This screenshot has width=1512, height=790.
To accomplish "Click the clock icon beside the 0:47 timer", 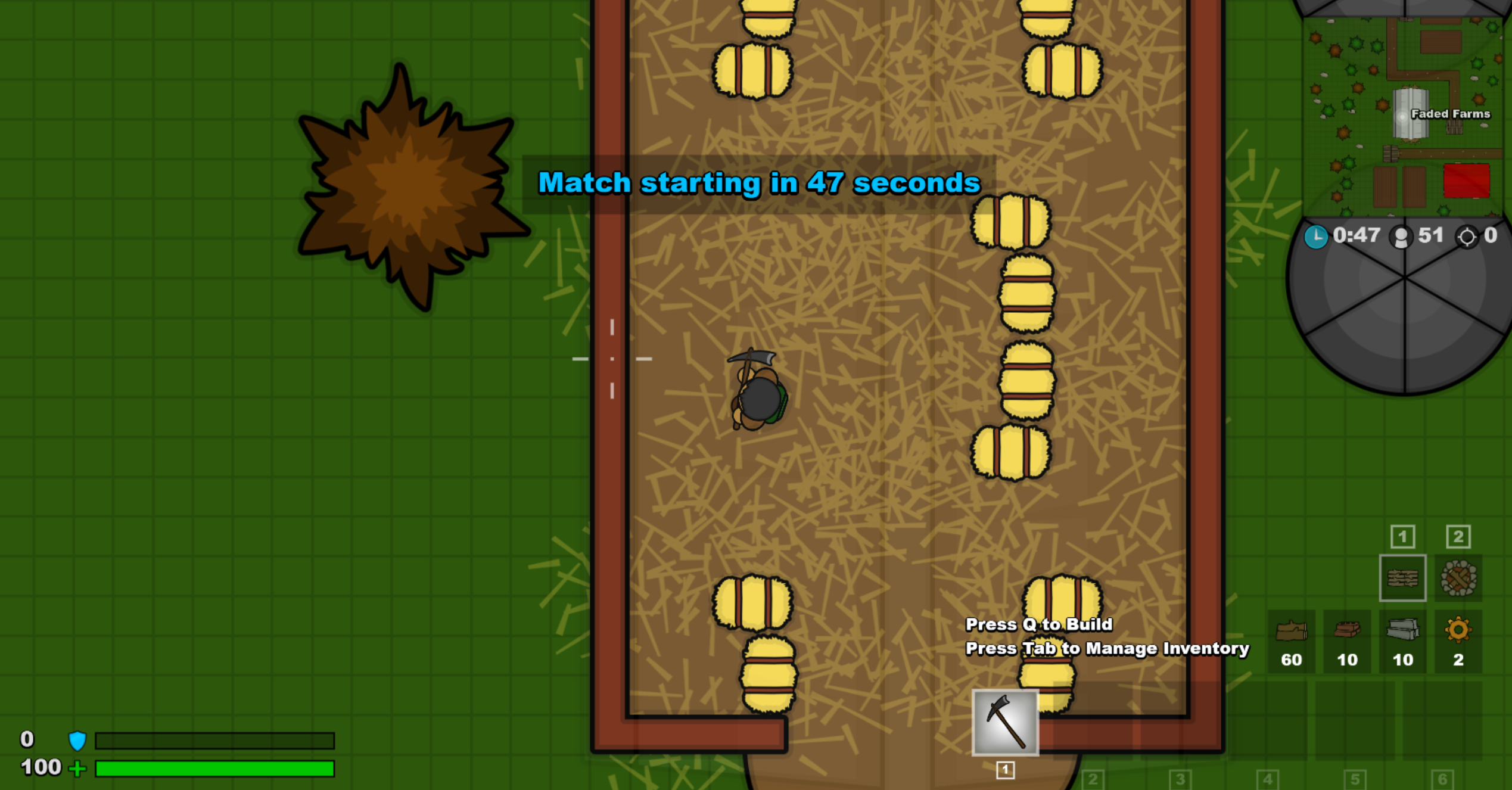I will click(1315, 236).
